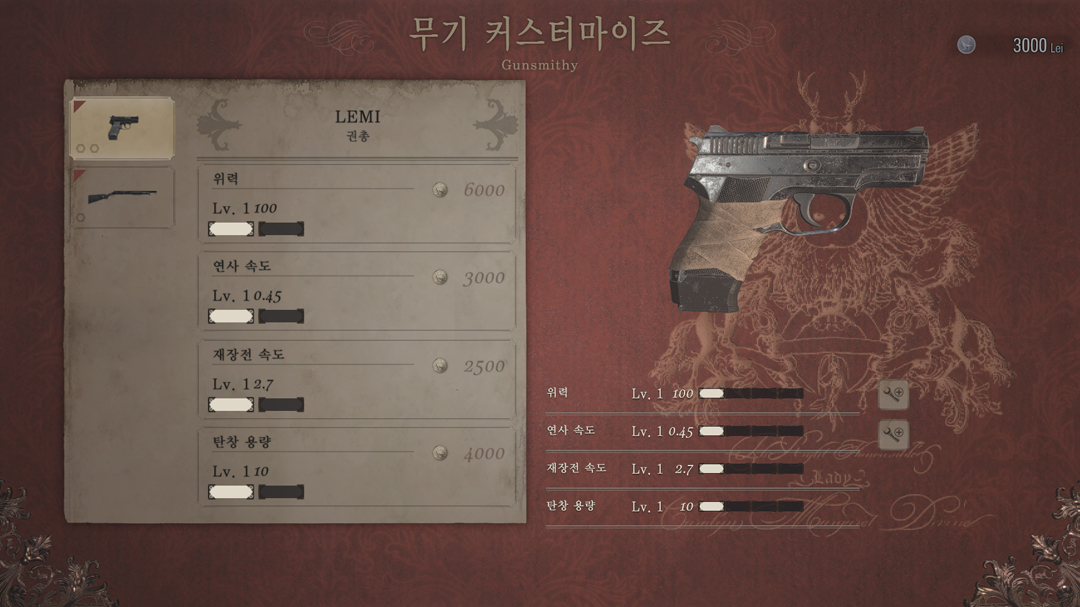Click the wrench icon beside 위력 stat
Screen dimensions: 1080x607
pyautogui.click(x=893, y=394)
